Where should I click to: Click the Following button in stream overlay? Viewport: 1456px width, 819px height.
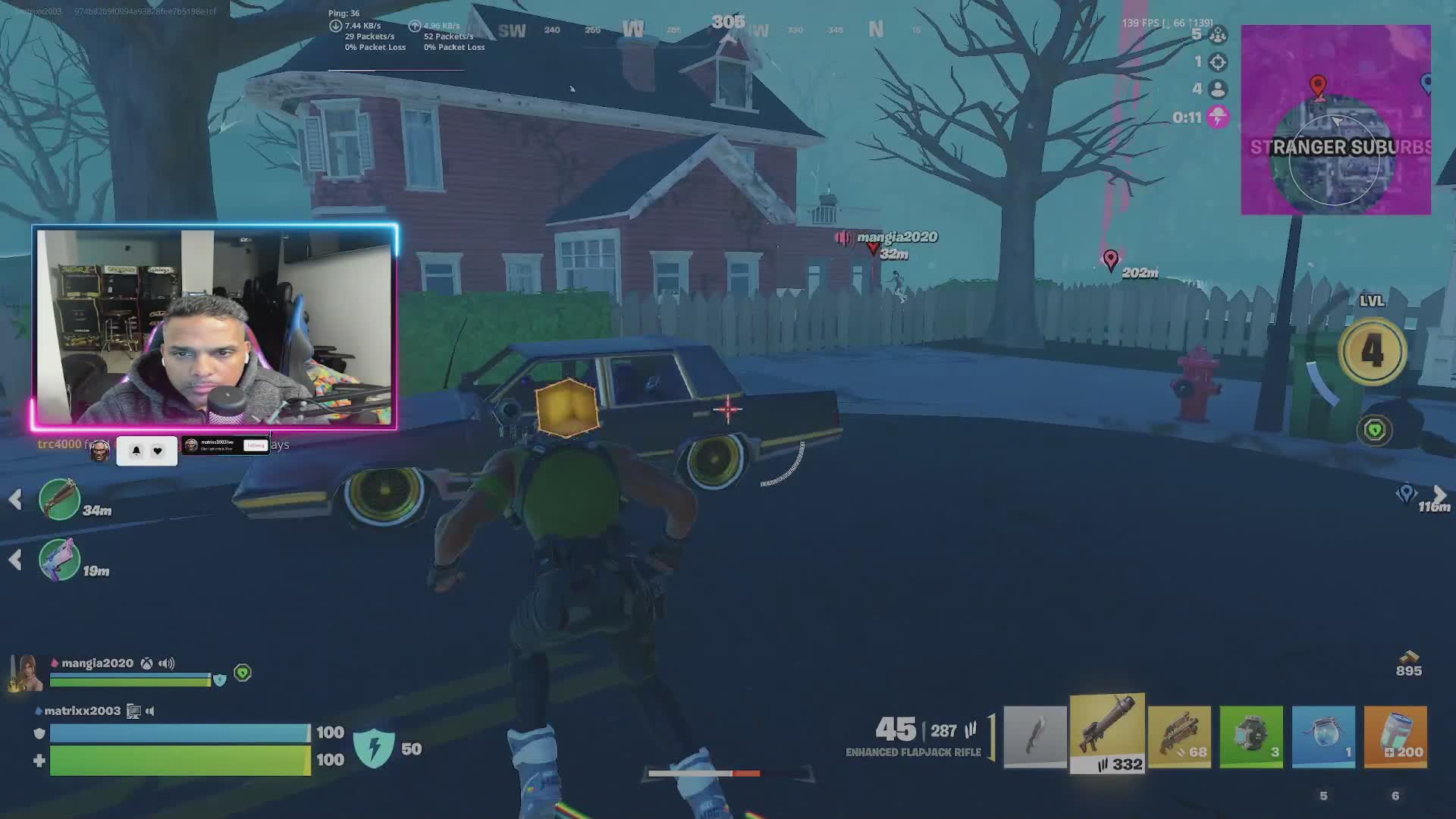tap(256, 446)
